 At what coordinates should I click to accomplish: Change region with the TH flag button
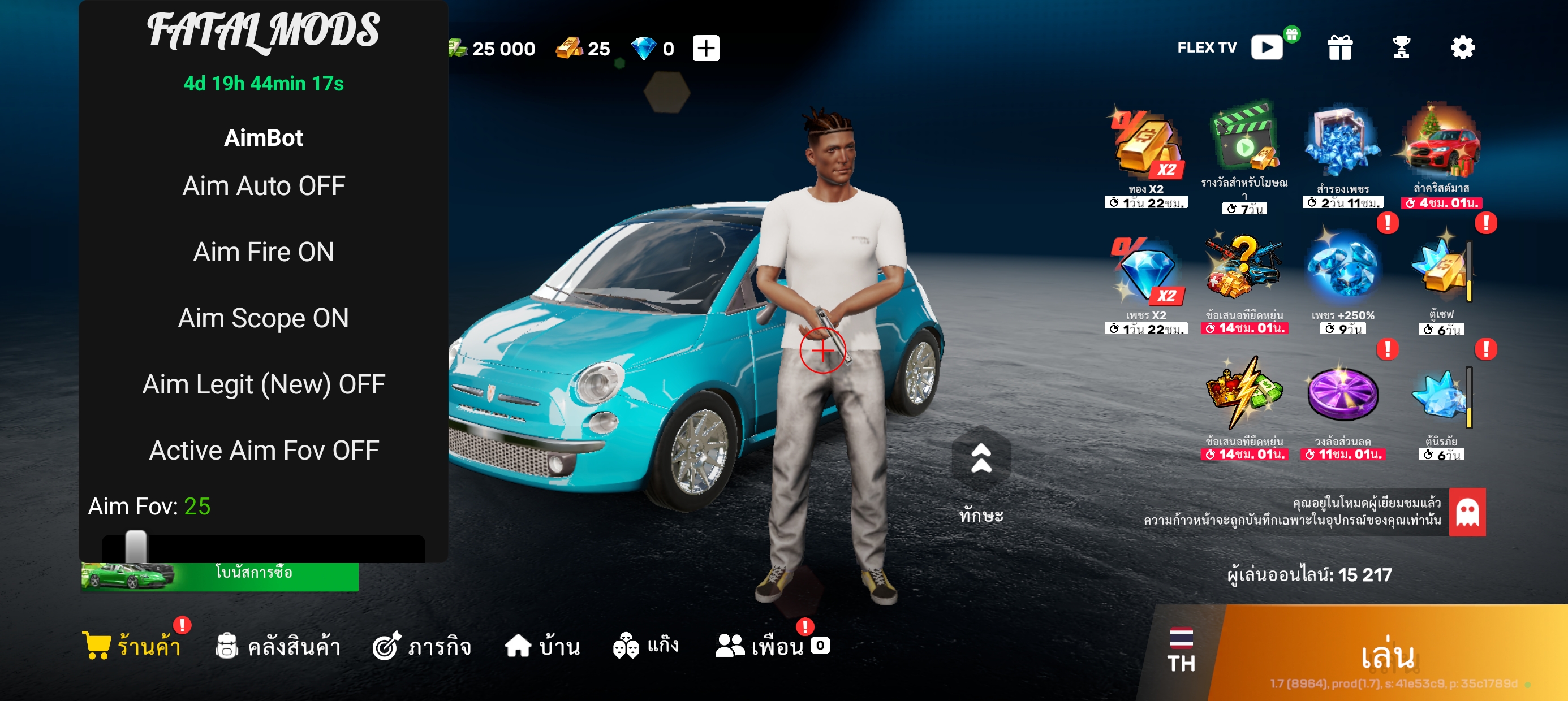(x=1181, y=650)
